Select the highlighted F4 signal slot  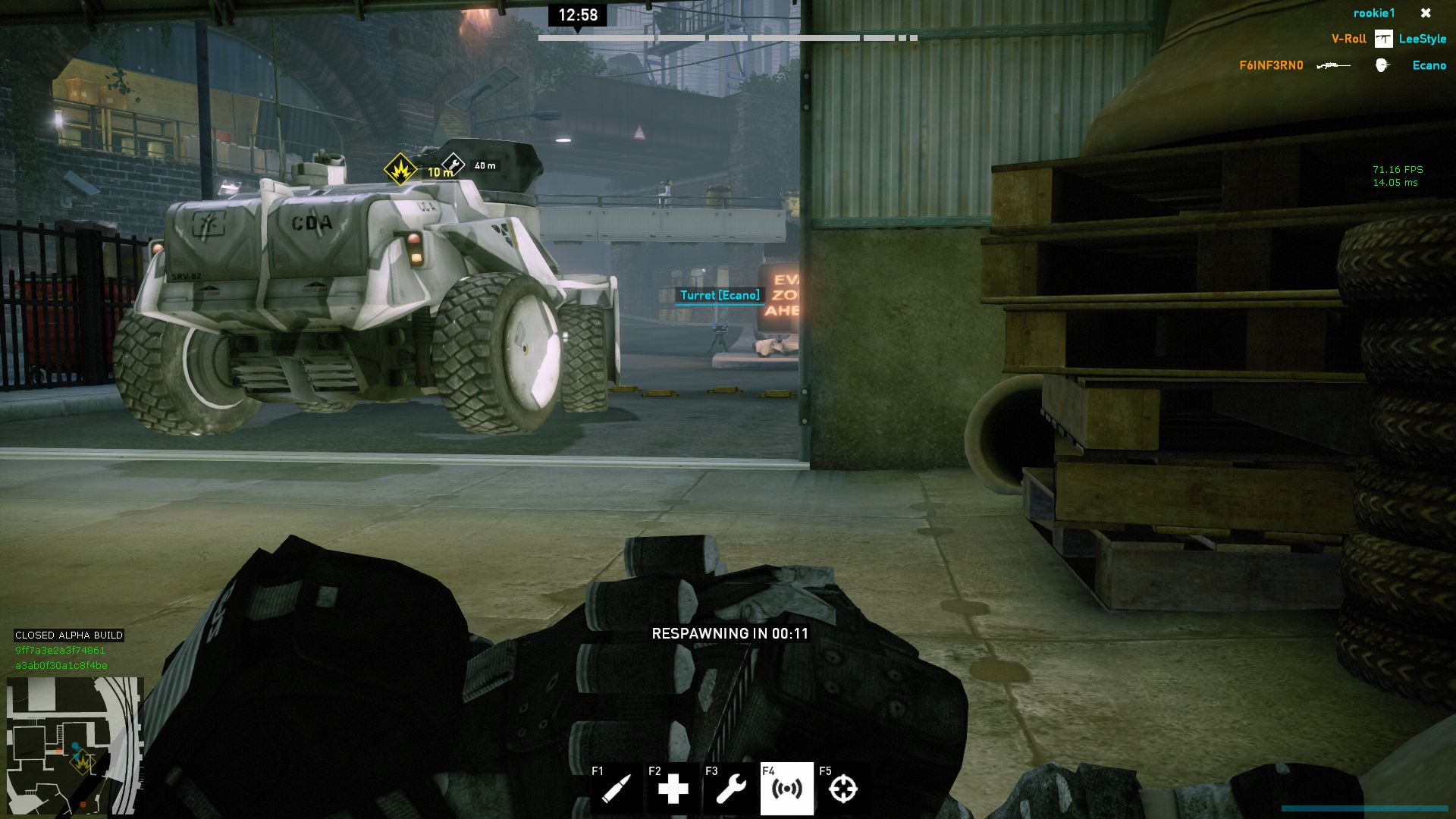click(x=786, y=789)
